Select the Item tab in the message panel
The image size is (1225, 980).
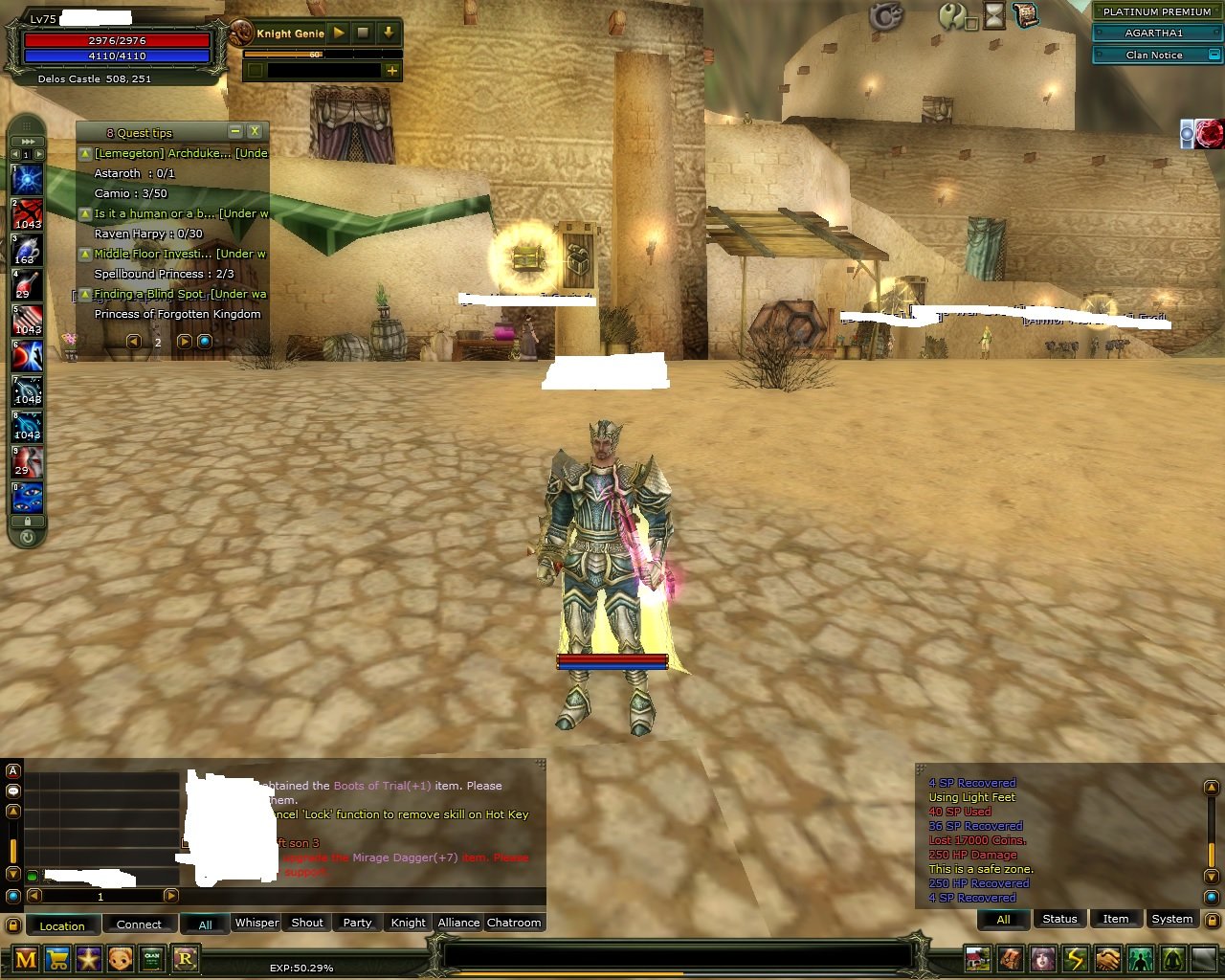[x=1116, y=919]
